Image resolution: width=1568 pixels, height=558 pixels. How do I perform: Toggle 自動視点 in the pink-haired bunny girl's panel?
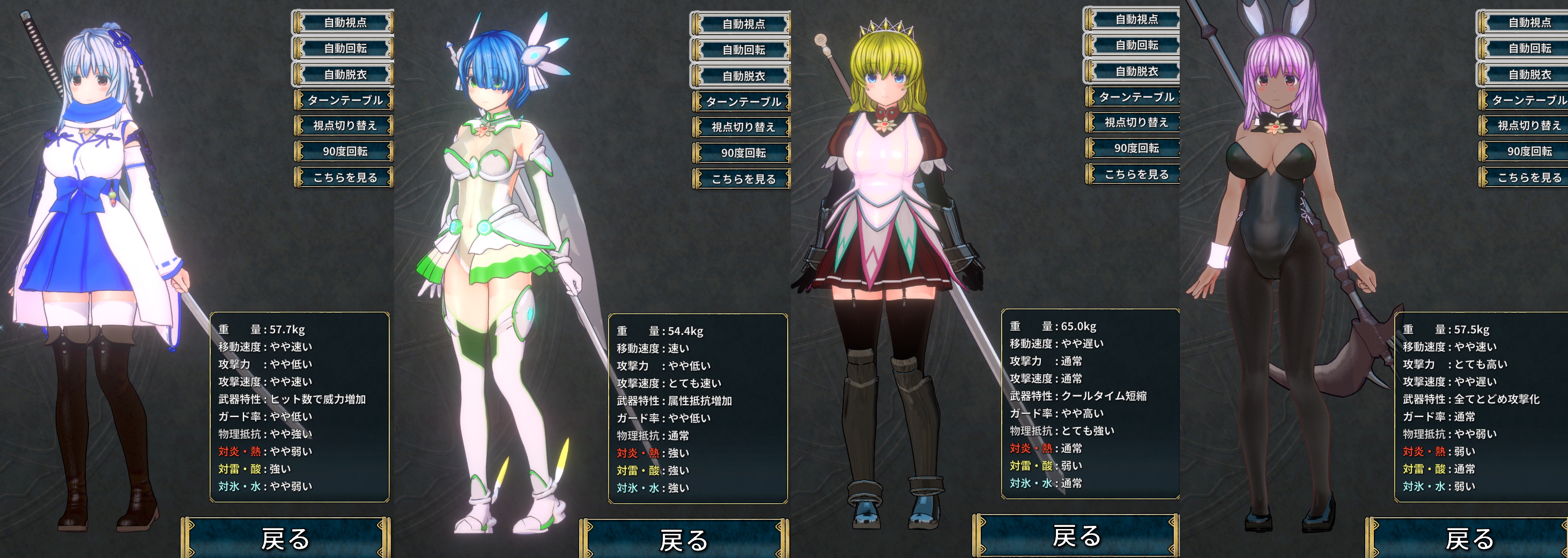(x=1529, y=23)
